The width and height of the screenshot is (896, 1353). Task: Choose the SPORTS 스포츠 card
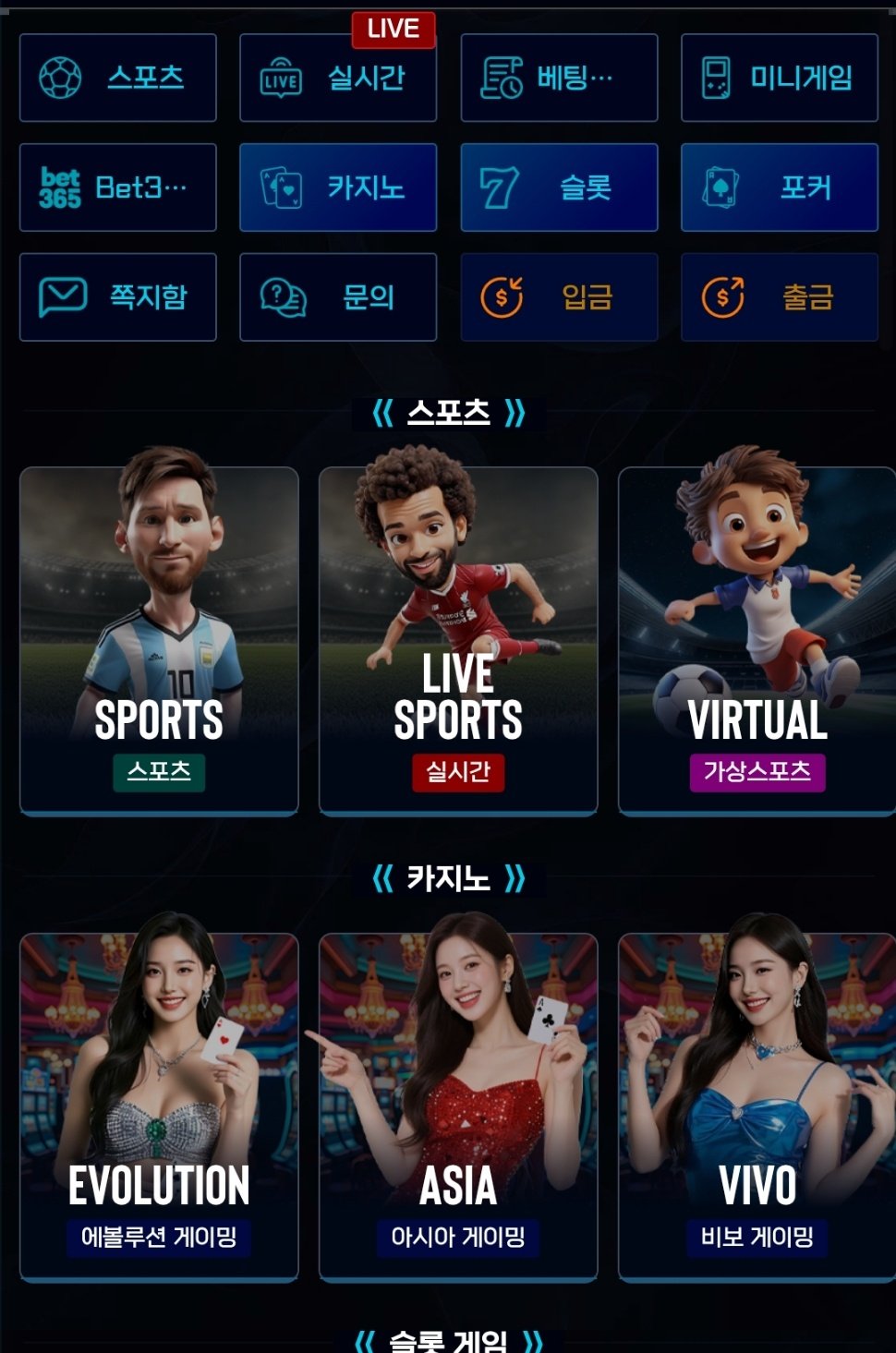coord(159,641)
